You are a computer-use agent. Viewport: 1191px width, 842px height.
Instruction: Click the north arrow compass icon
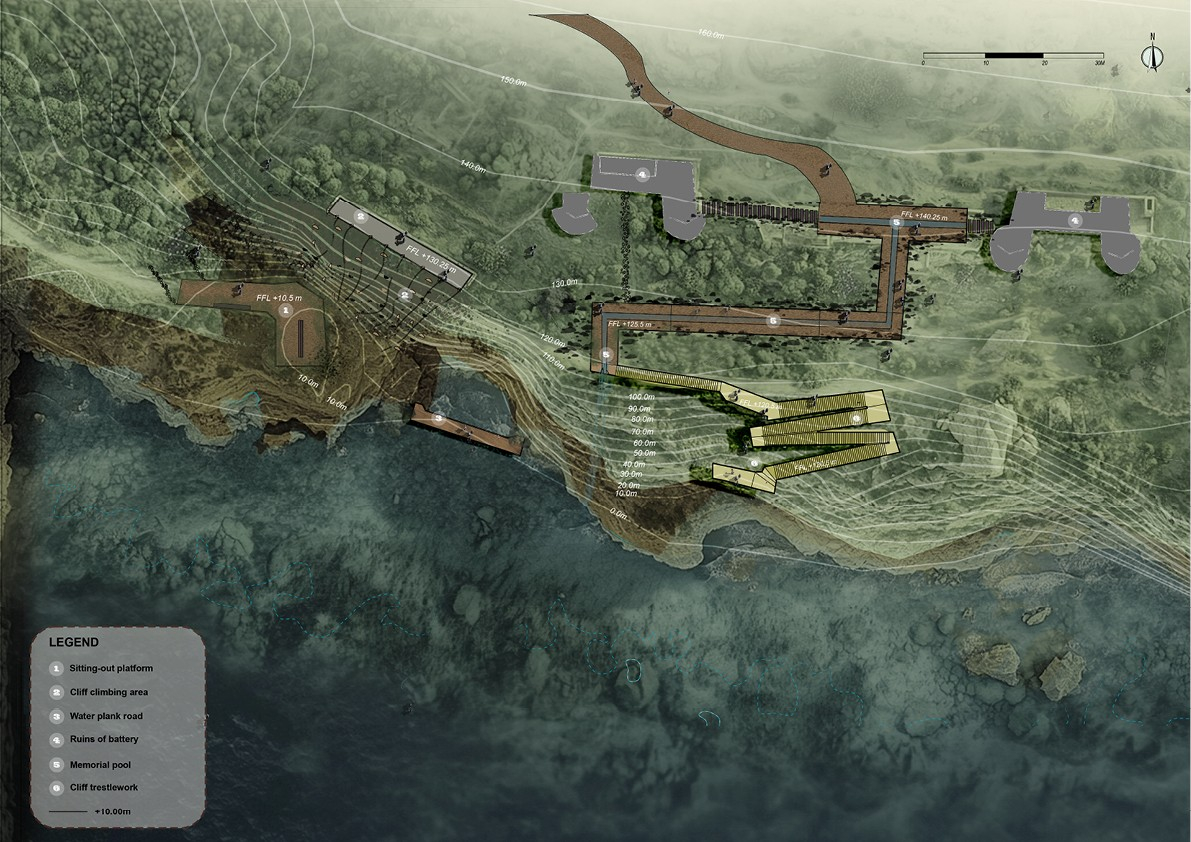(x=1153, y=53)
